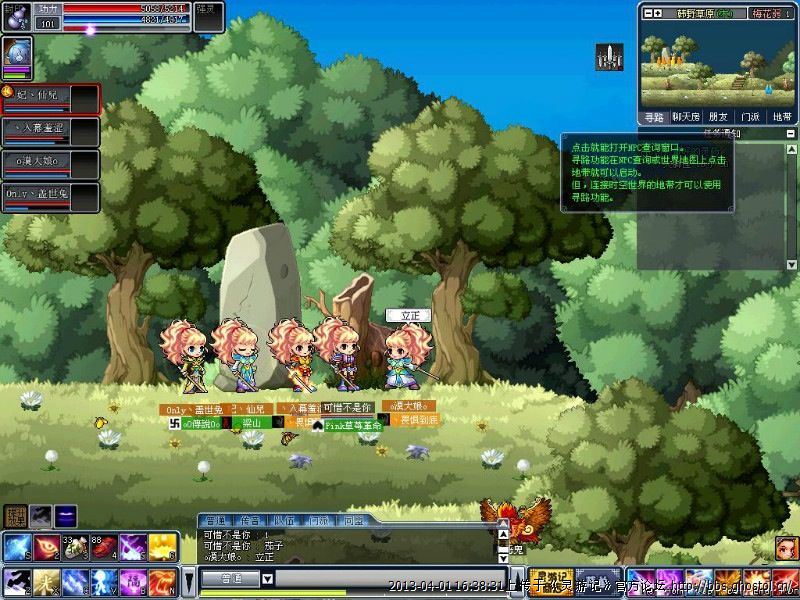
Task: Switch to the 队伍 team chat tab
Action: click(x=283, y=520)
